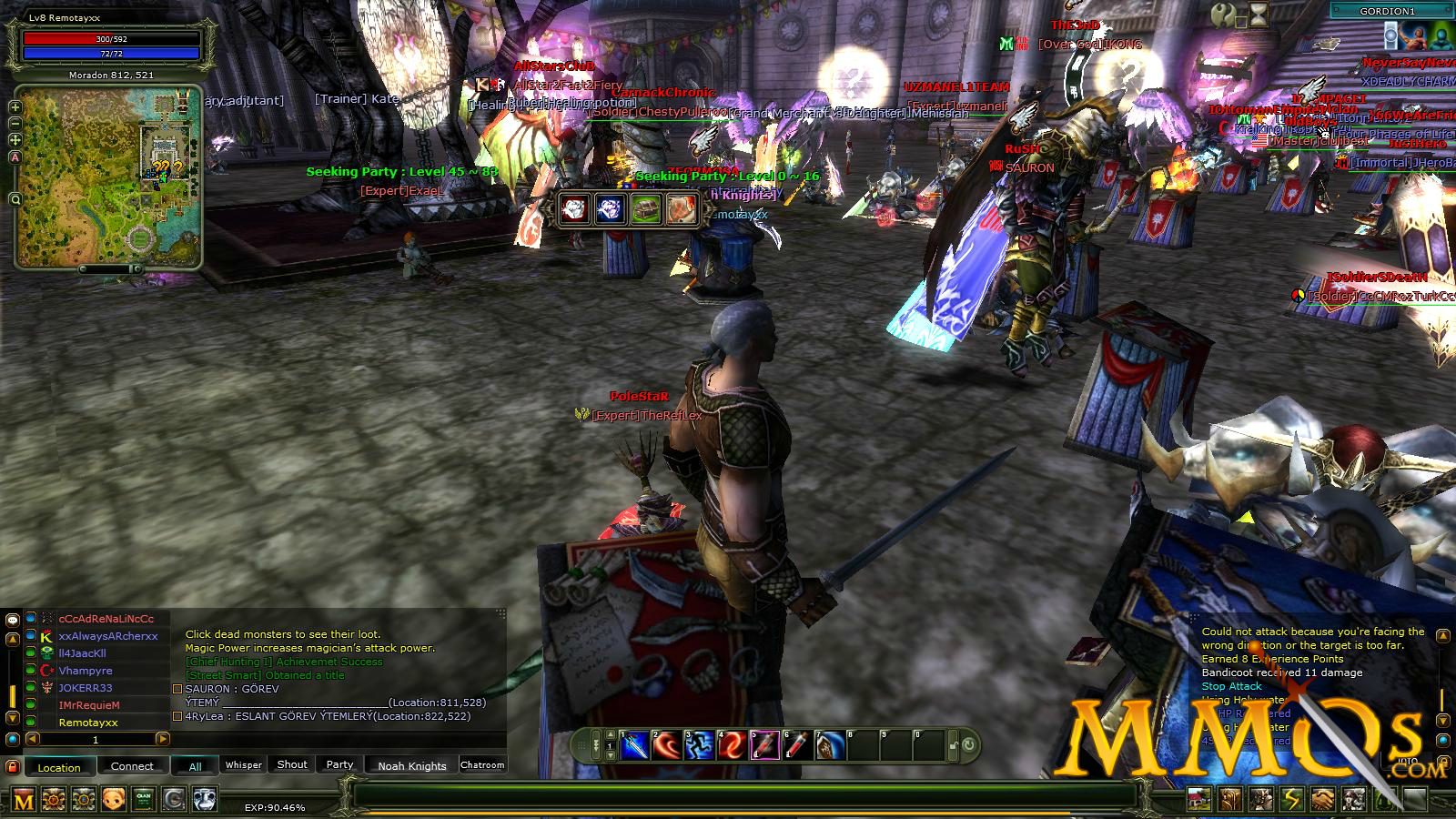
Task: Click the minimap's zoom-out minus button
Action: click(15, 123)
